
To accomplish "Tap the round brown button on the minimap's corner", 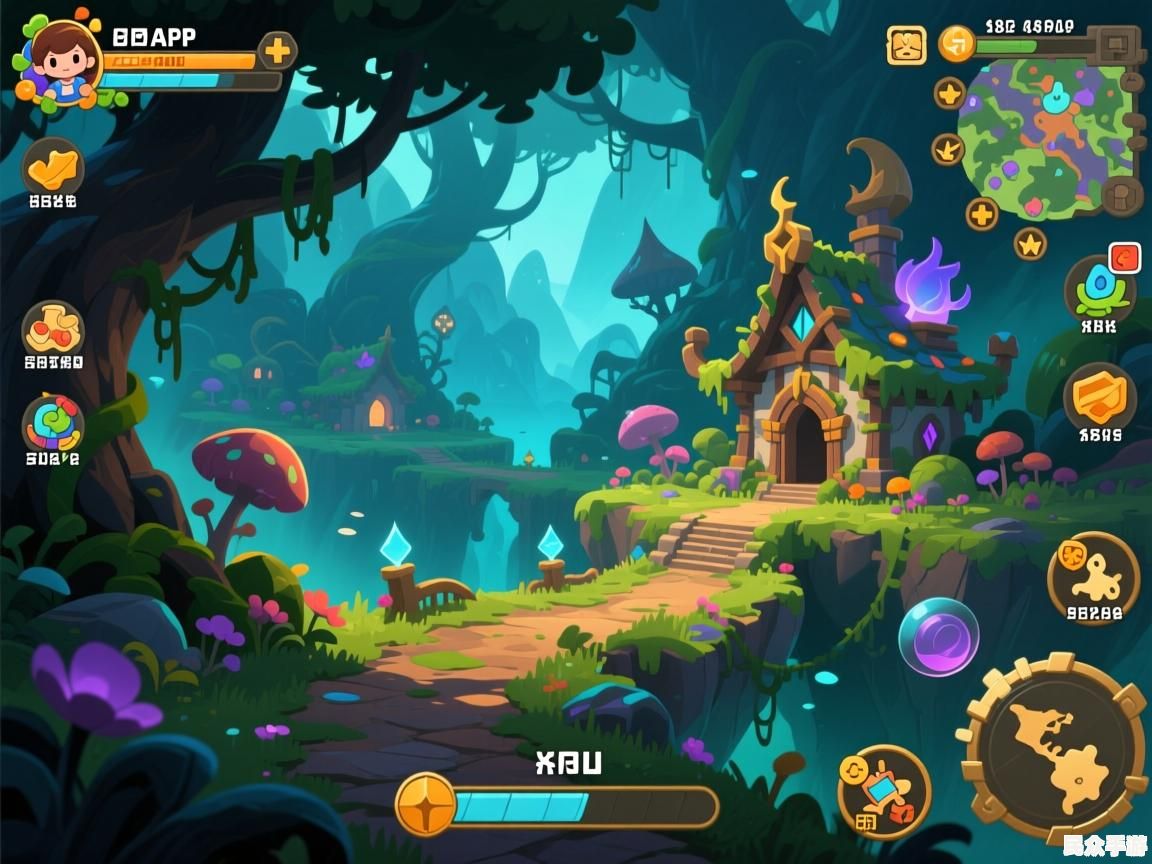I will [x=1122, y=194].
